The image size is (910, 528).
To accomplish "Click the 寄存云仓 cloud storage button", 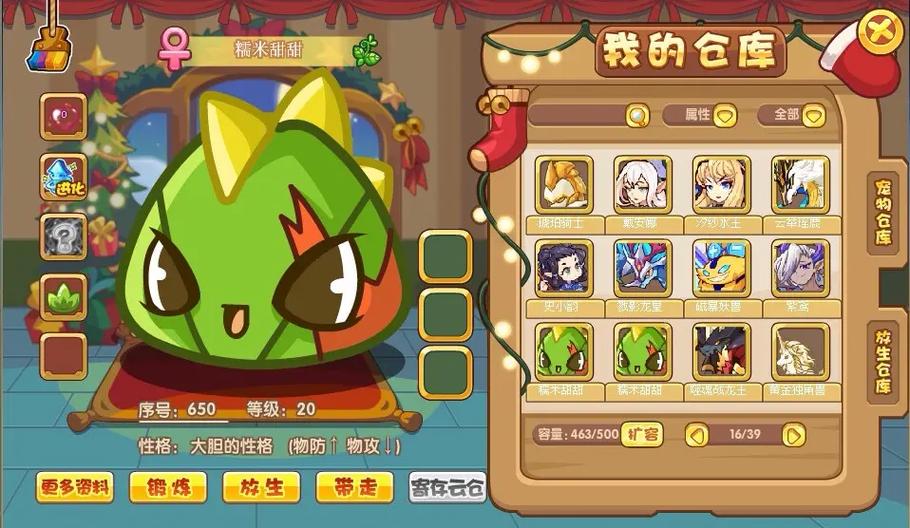I will point(447,487).
